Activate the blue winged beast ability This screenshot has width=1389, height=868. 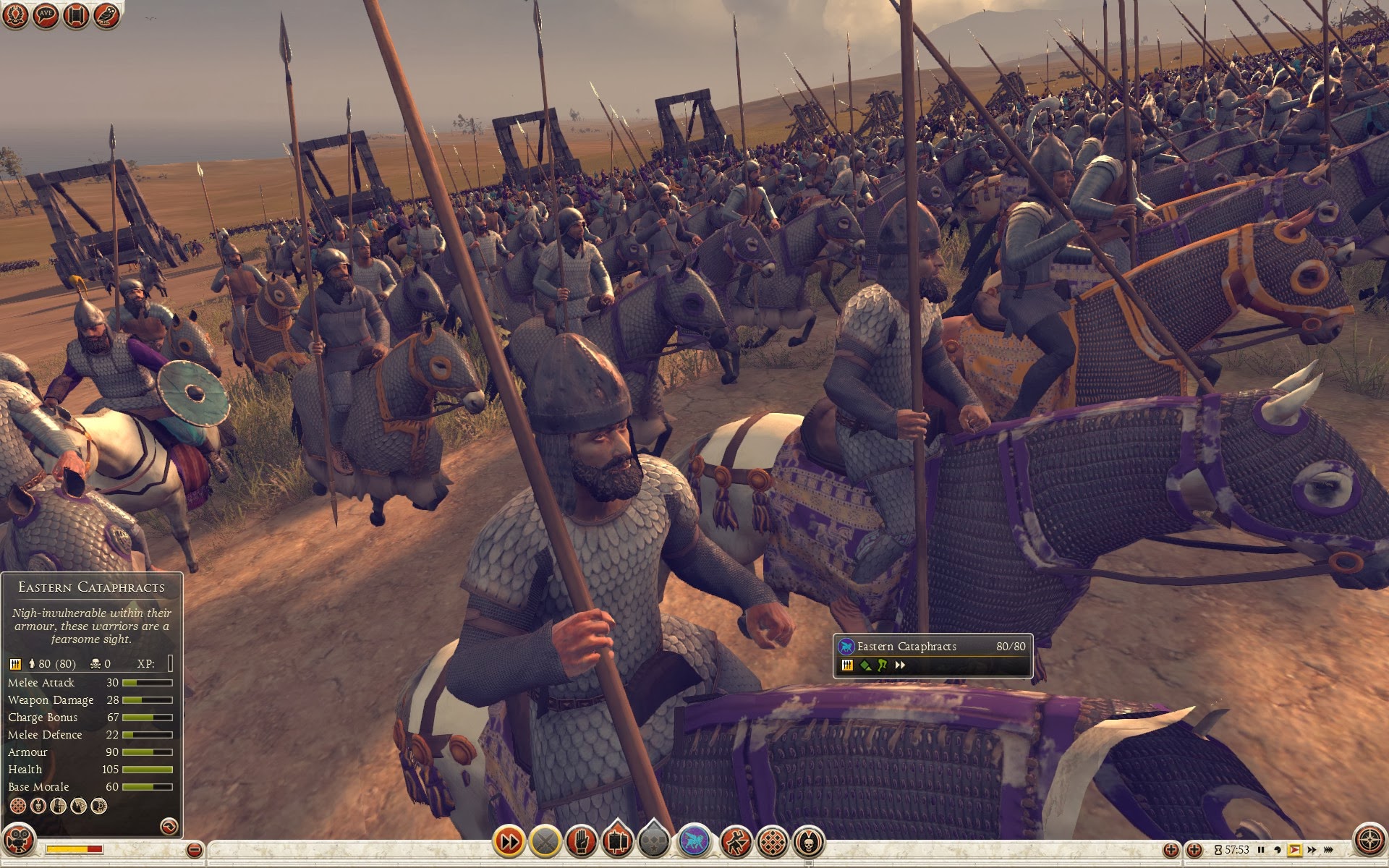(x=695, y=841)
